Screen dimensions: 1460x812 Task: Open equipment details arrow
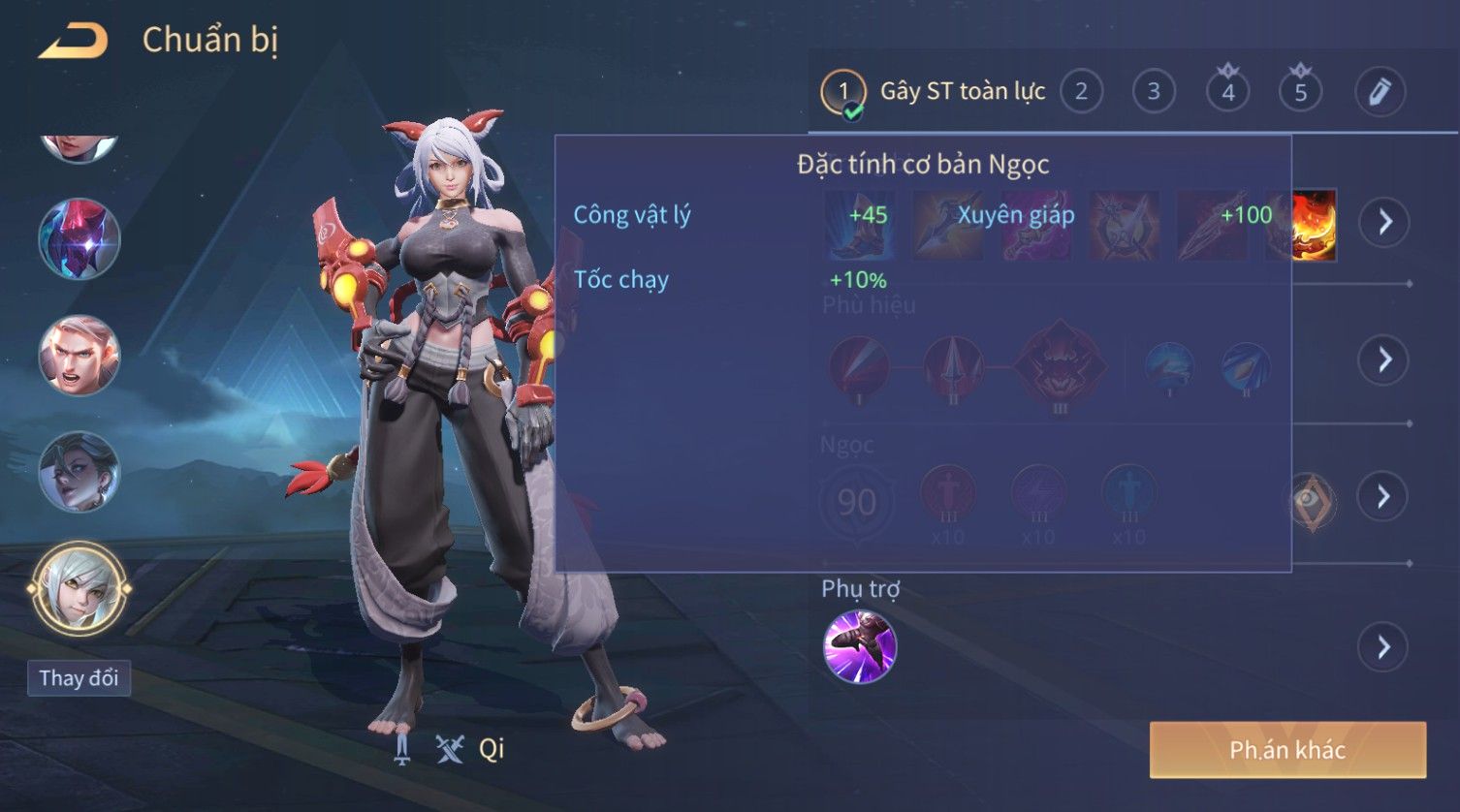point(1383,222)
